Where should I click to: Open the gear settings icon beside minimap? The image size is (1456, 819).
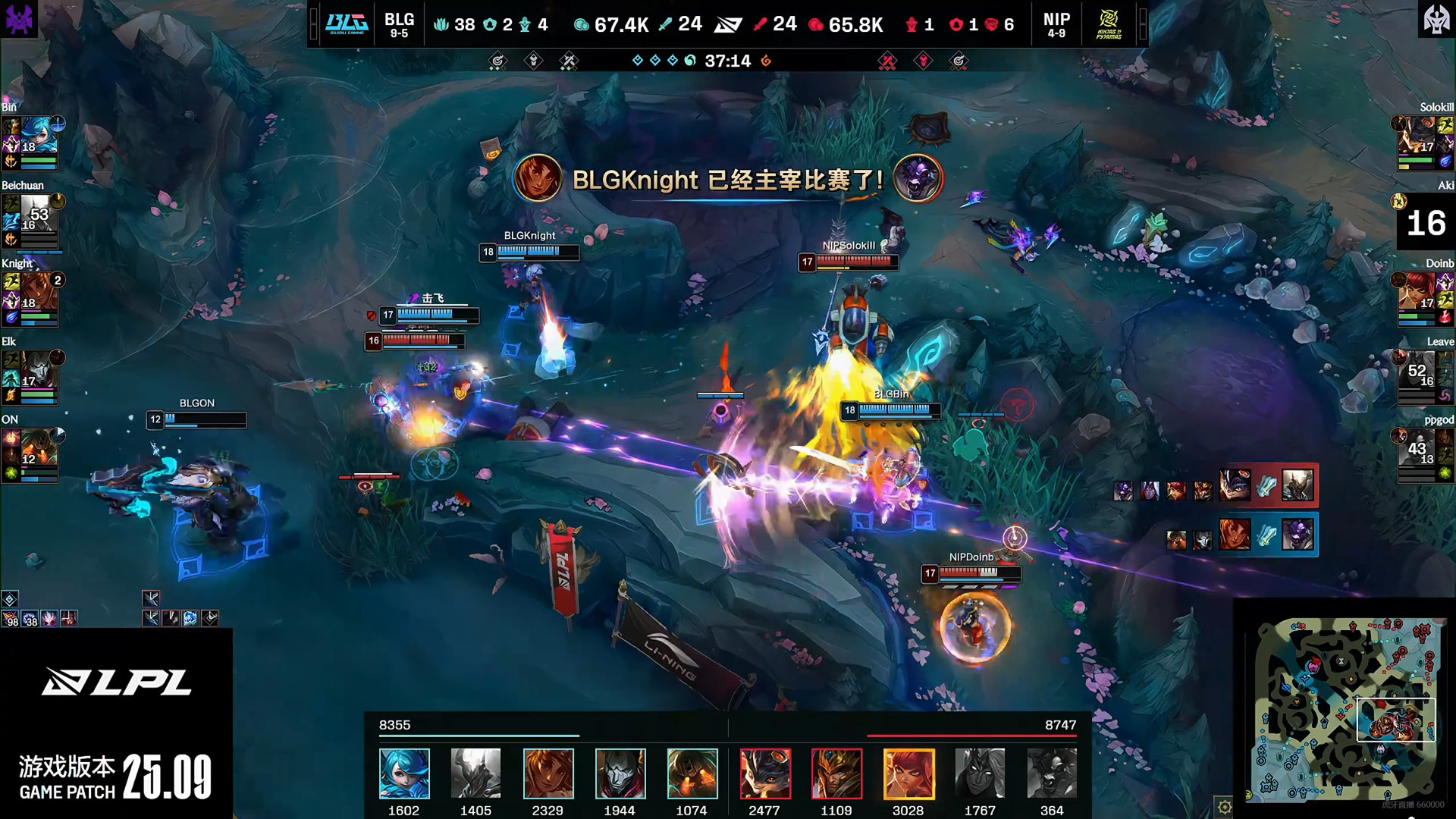point(1224,807)
